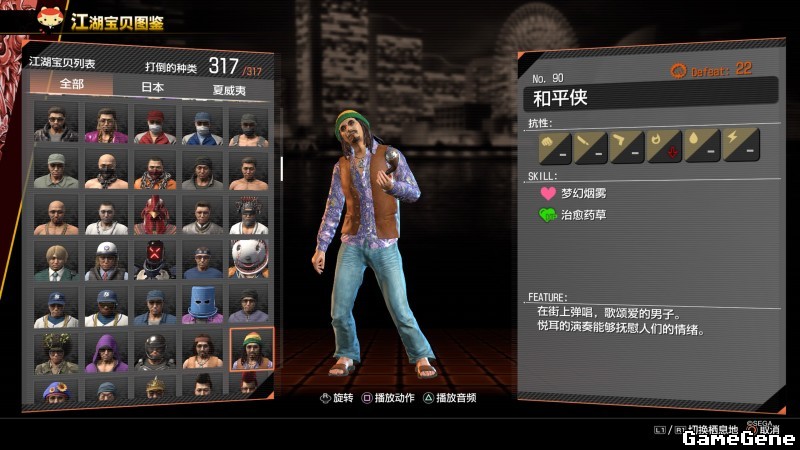This screenshot has width=800, height=450.
Task: Select the blonde man in green suit portrait
Action: [x=57, y=259]
